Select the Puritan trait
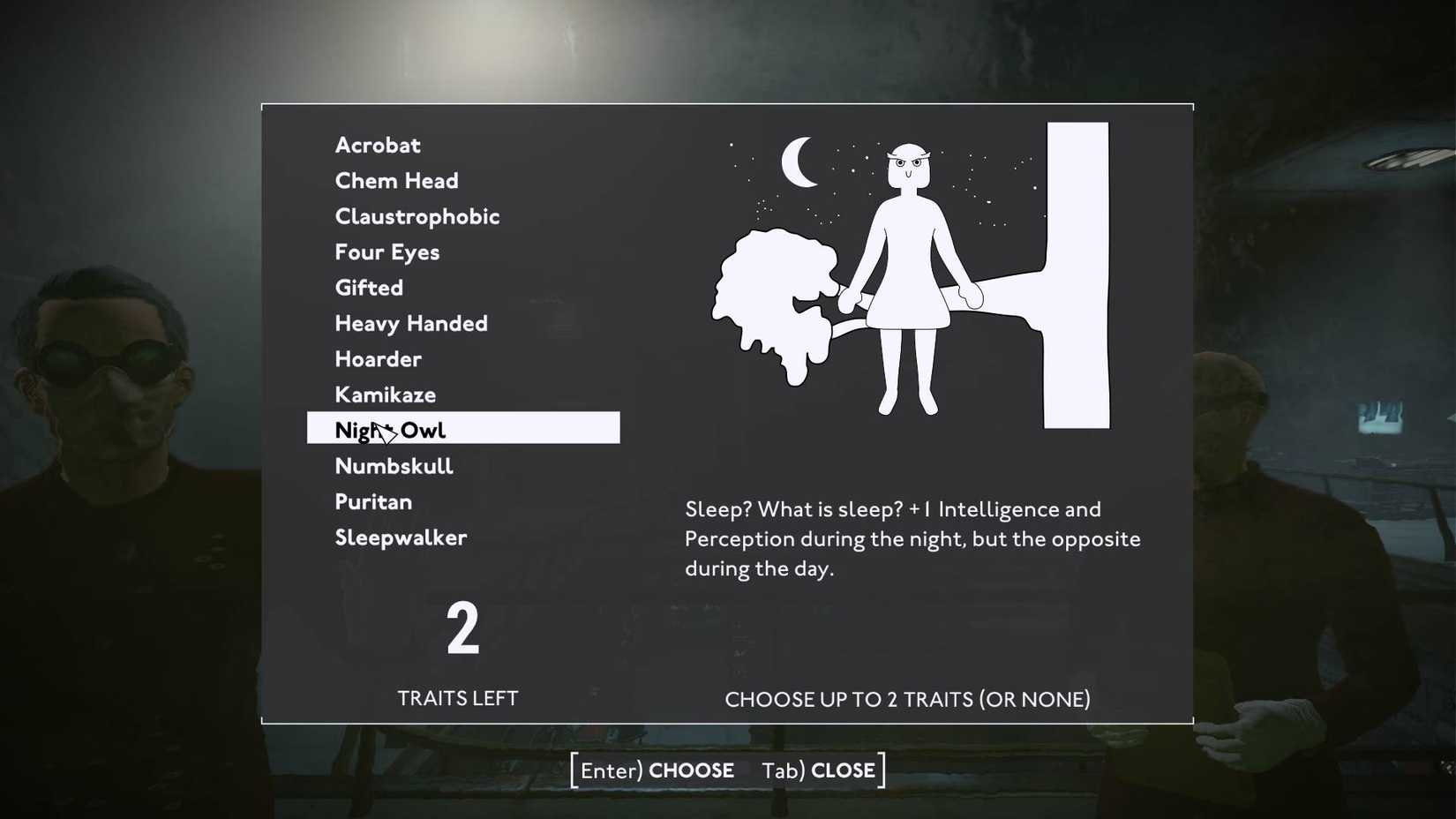Viewport: 1456px width, 819px height. (x=373, y=501)
